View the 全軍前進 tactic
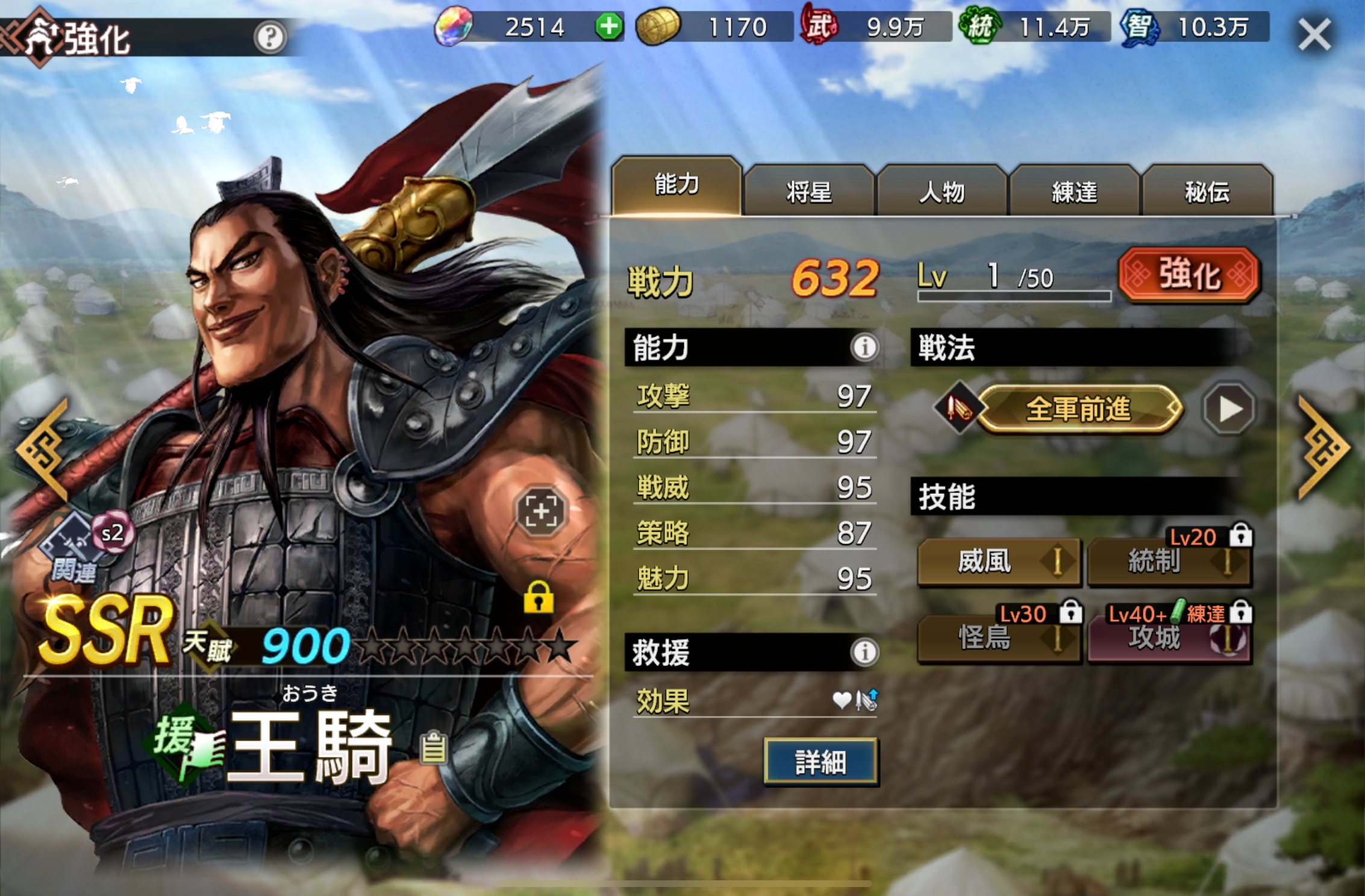Screen dimensions: 1365x896 (x=1078, y=409)
